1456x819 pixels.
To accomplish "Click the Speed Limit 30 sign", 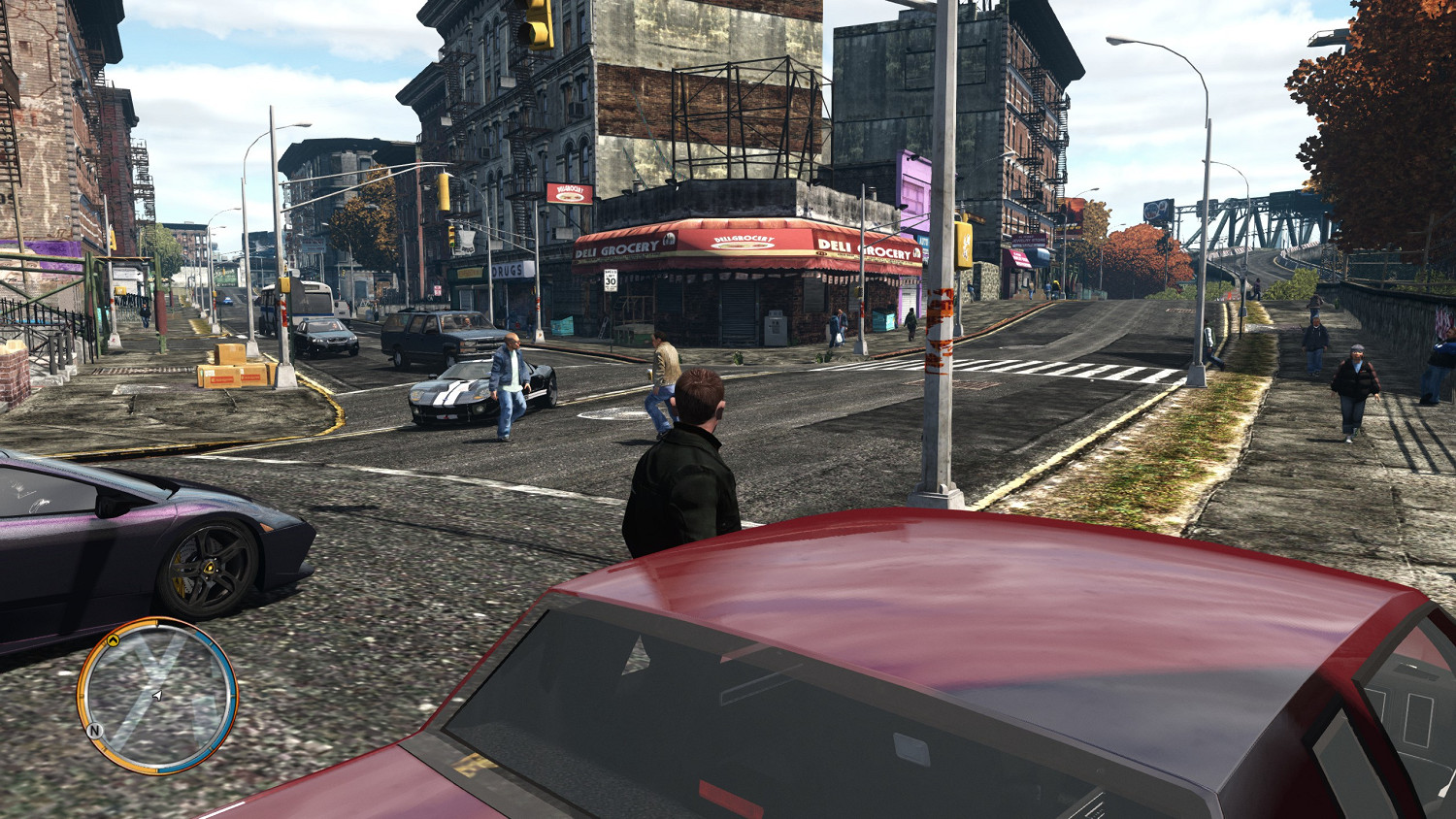I will click(611, 281).
